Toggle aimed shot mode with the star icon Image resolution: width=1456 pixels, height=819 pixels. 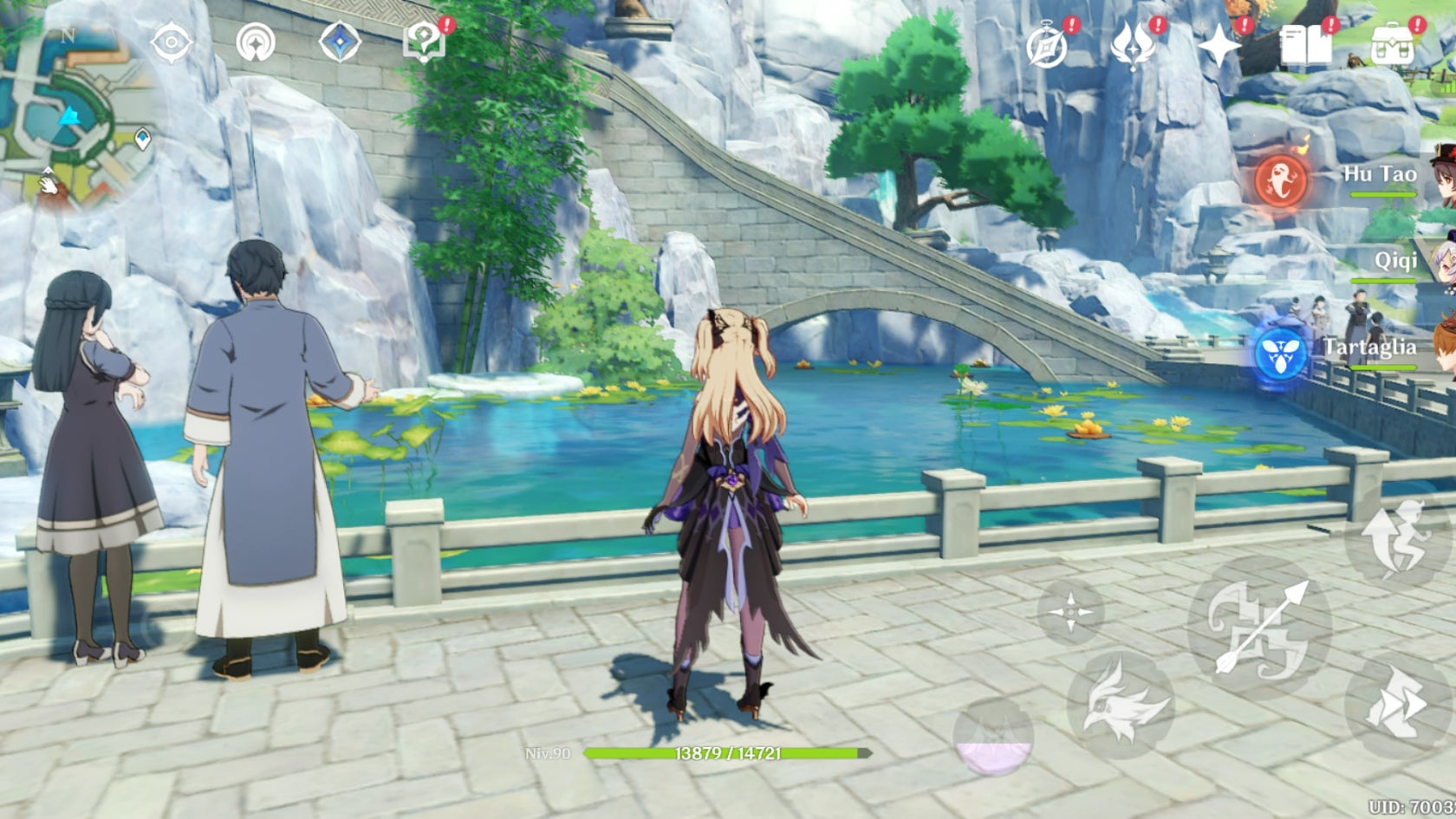click(x=1070, y=611)
